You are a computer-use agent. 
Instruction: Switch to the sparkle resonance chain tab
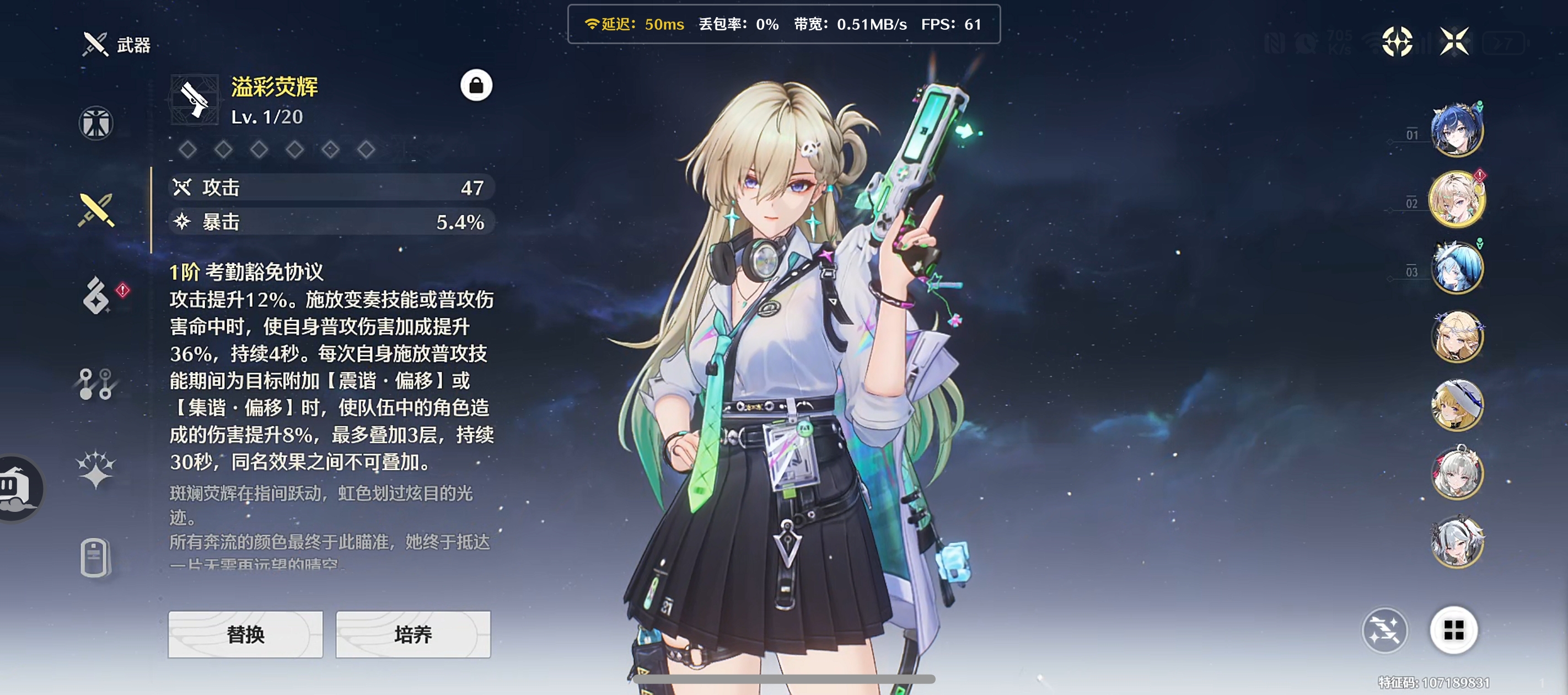pyautogui.click(x=95, y=469)
